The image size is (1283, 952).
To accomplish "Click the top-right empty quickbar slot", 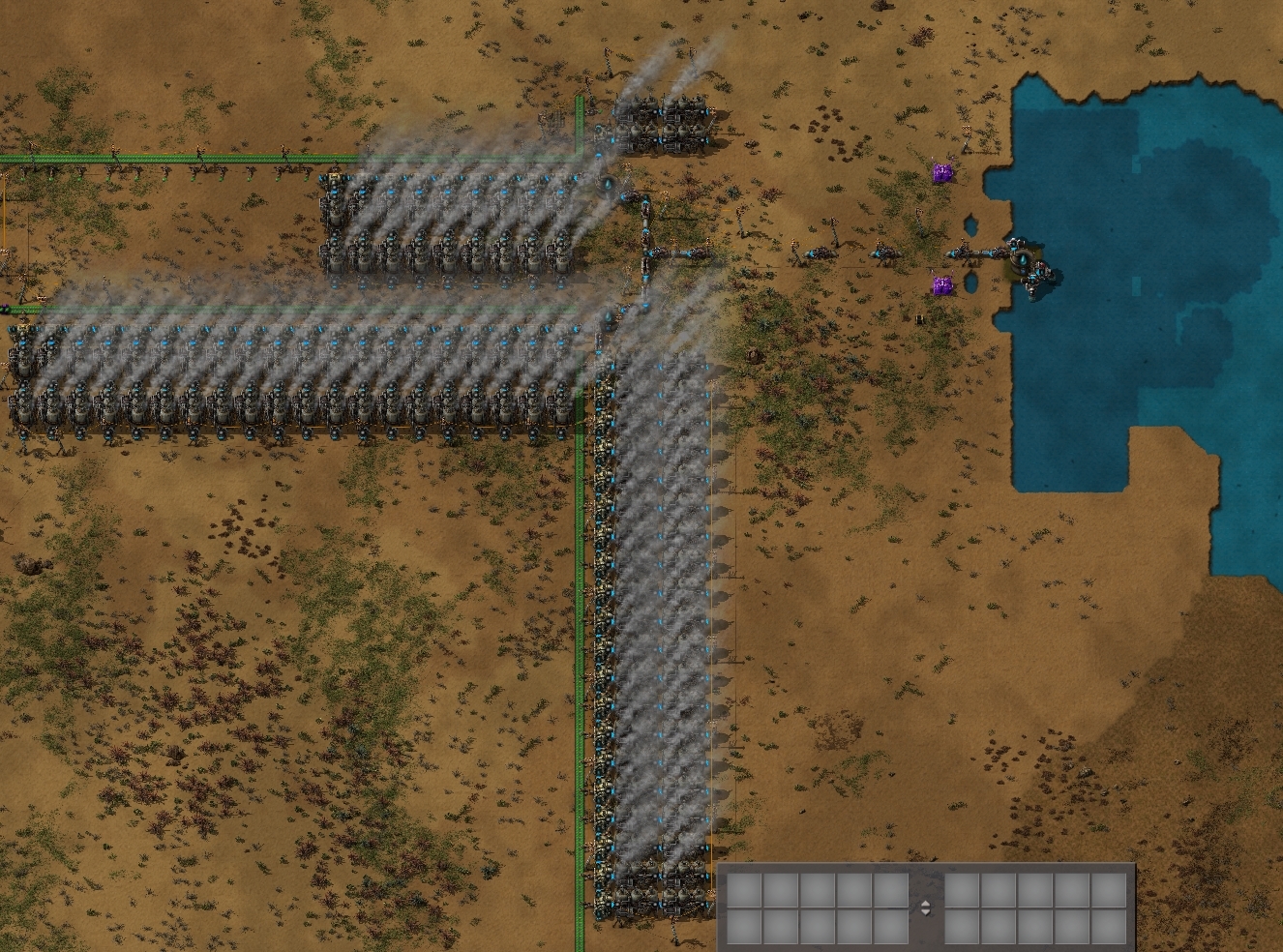I will click(1110, 888).
